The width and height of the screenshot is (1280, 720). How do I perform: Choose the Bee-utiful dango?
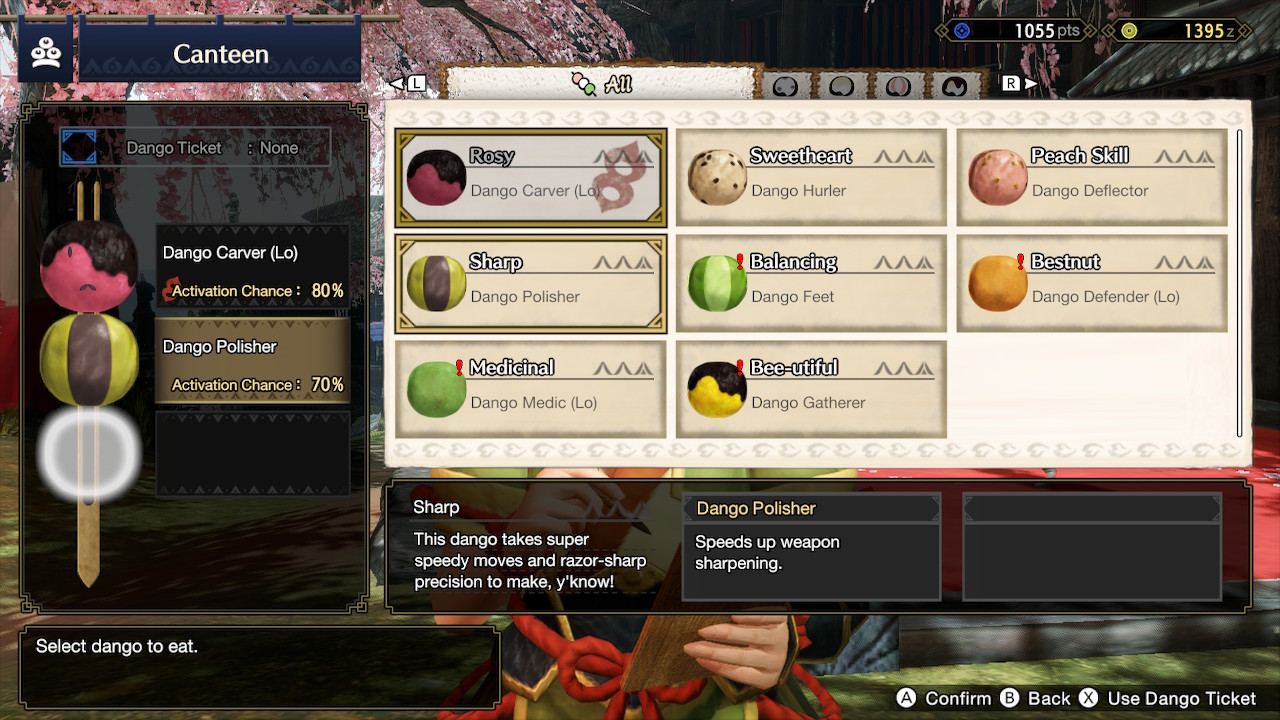point(811,389)
